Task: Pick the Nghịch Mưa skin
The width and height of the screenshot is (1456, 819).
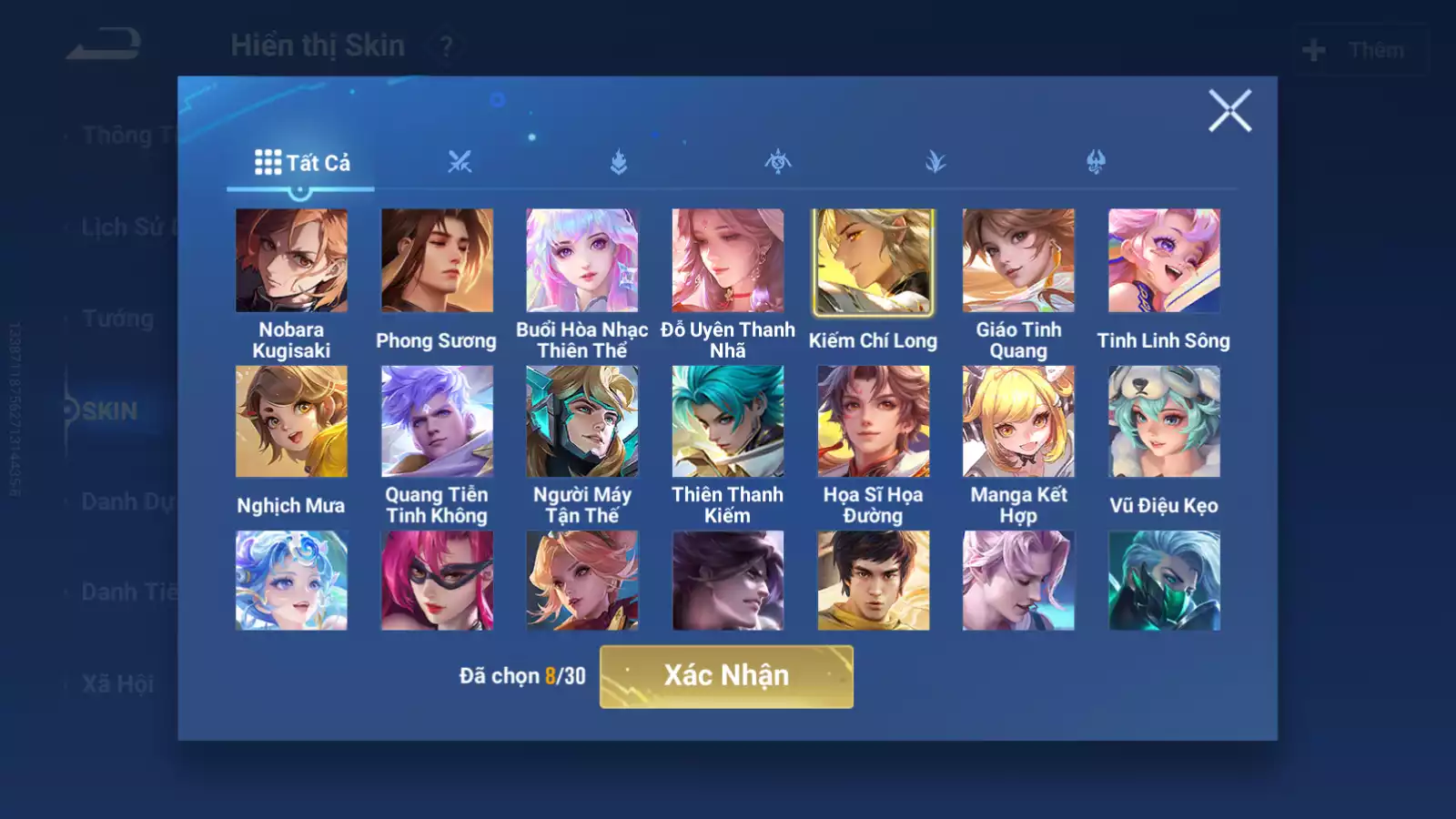Action: (x=291, y=421)
